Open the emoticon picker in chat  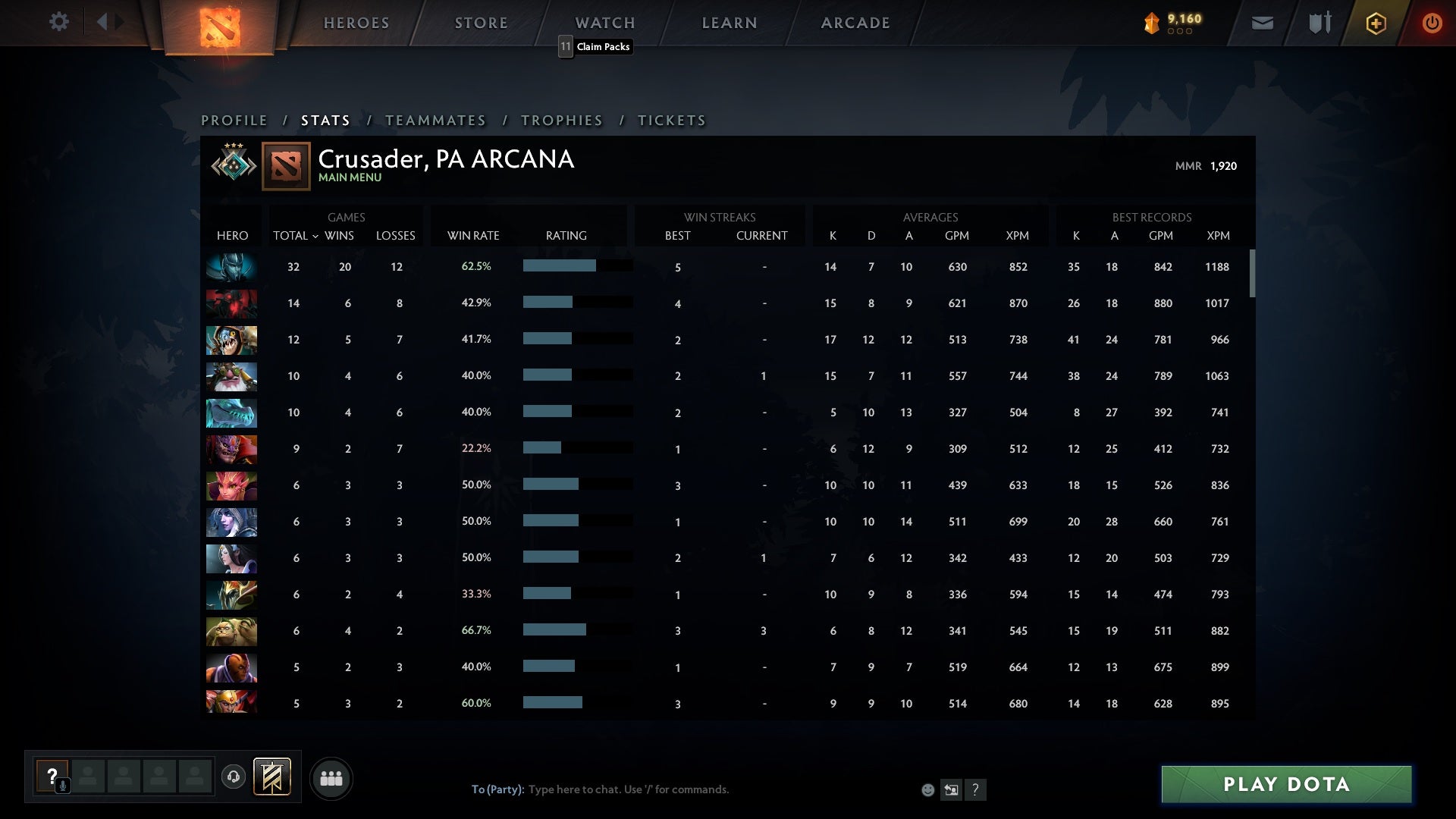(927, 789)
